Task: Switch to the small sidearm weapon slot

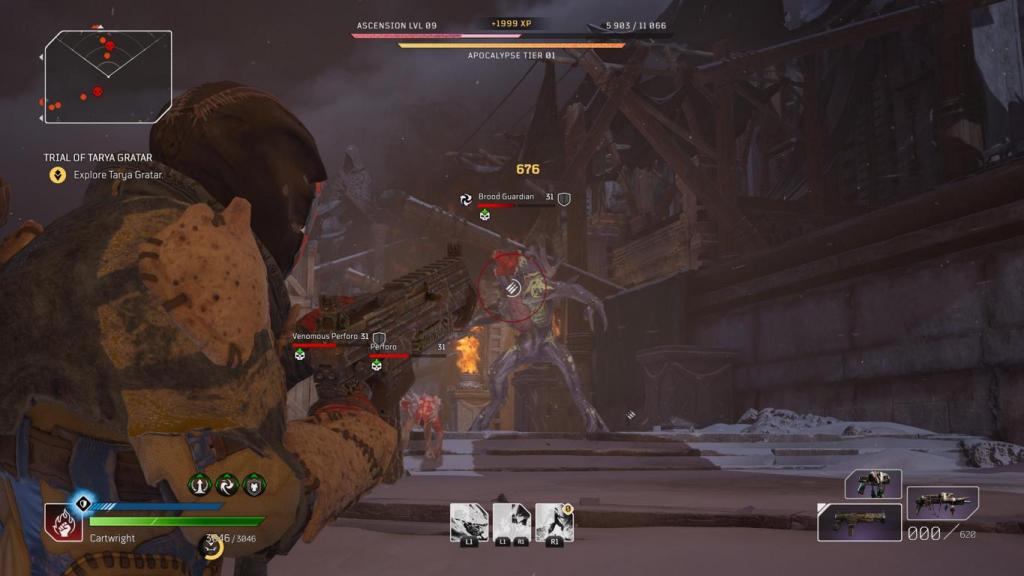Action: pos(873,484)
